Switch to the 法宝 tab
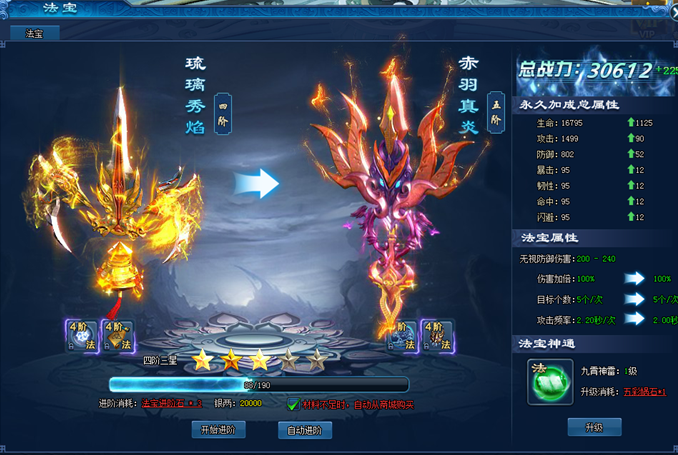 point(35,33)
